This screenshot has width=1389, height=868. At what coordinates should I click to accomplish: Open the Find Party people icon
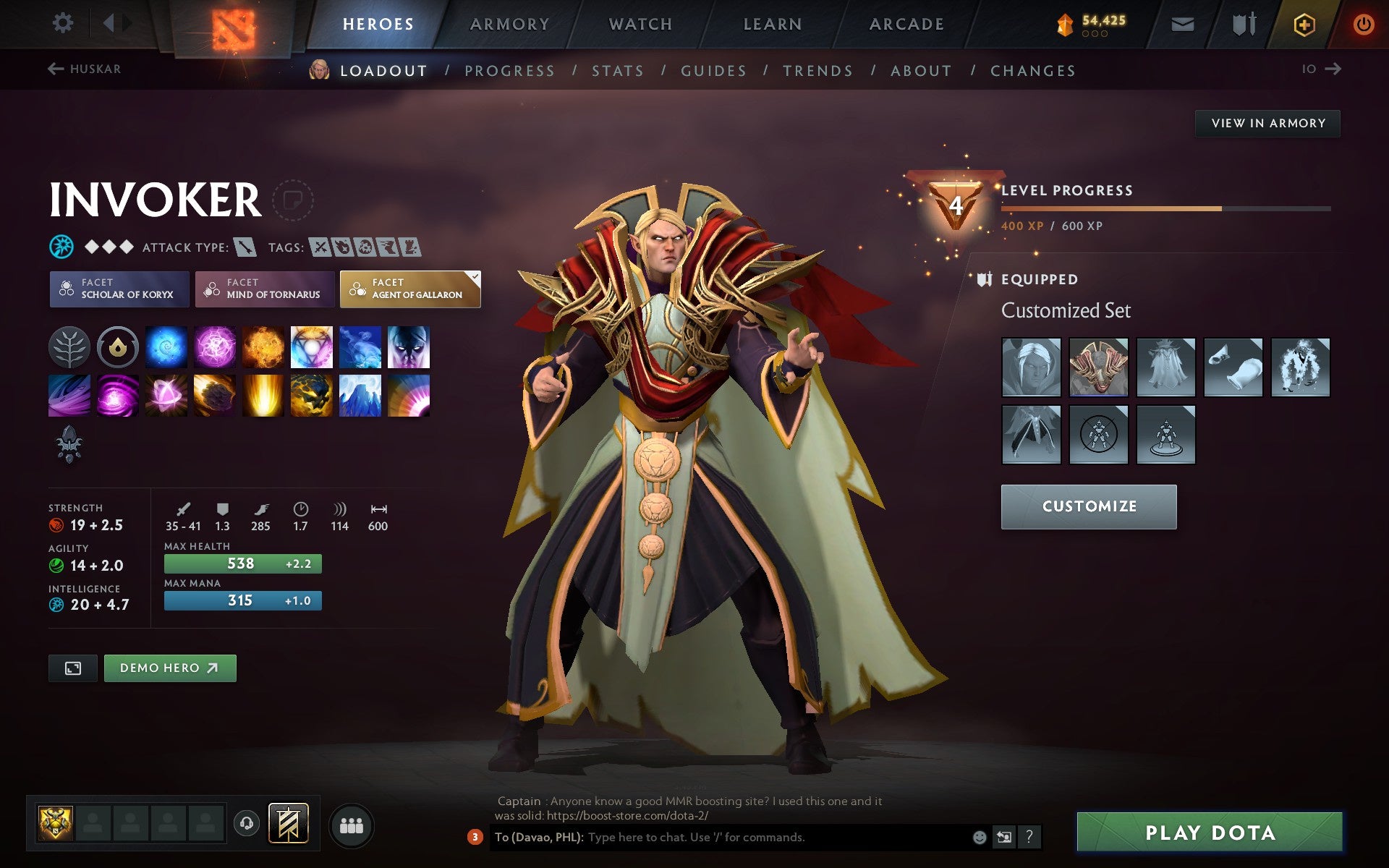pyautogui.click(x=352, y=825)
